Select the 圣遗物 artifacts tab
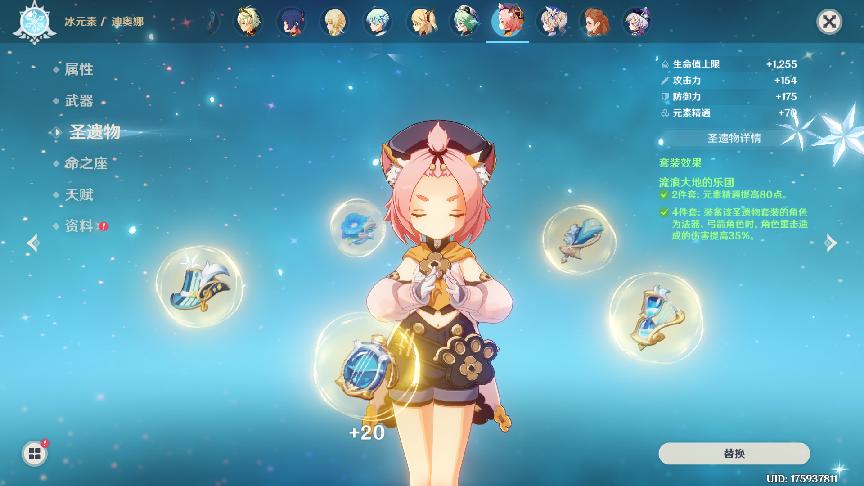This screenshot has height=486, width=864. coord(94,132)
